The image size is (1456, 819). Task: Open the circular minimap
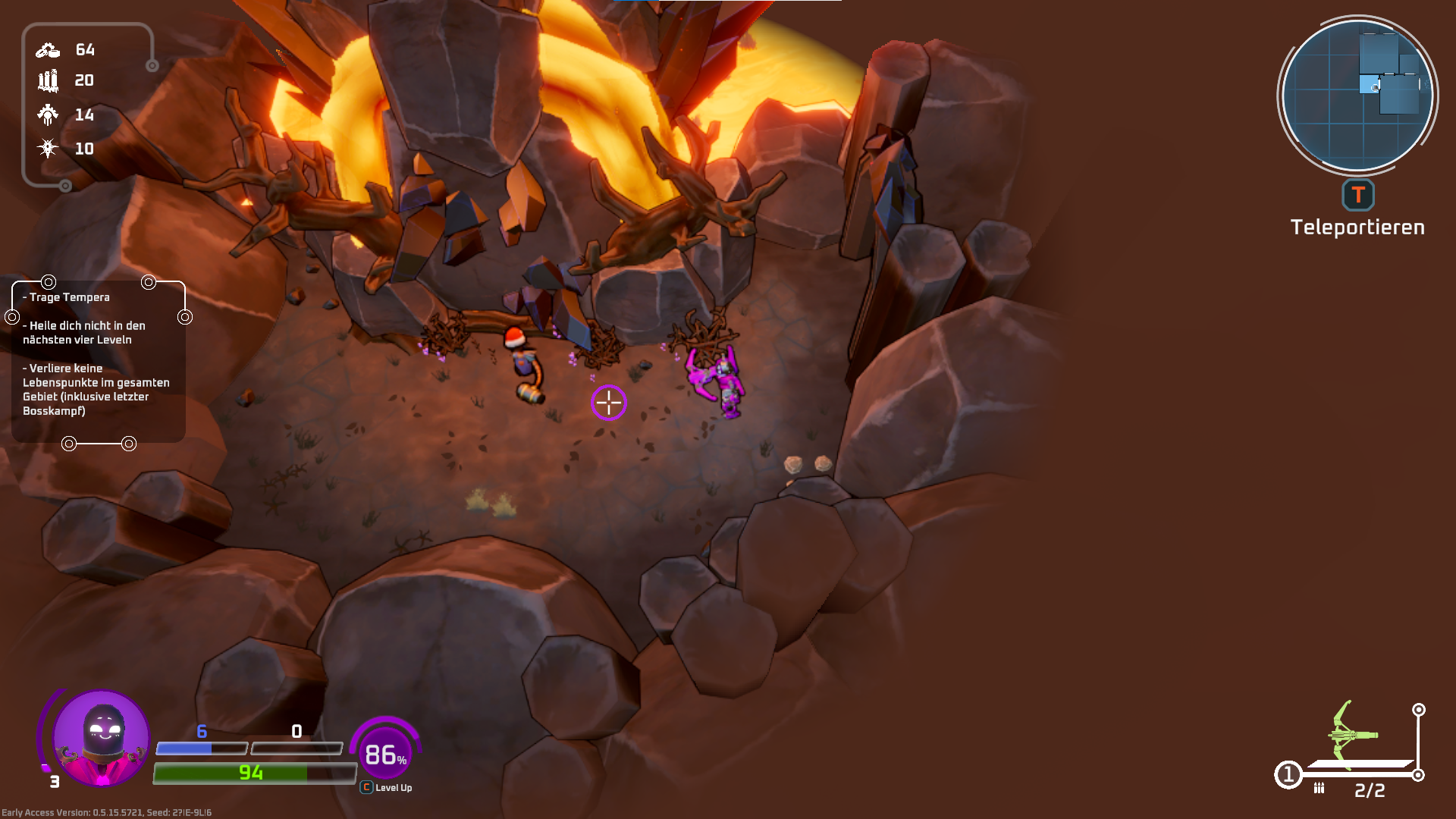click(1357, 96)
